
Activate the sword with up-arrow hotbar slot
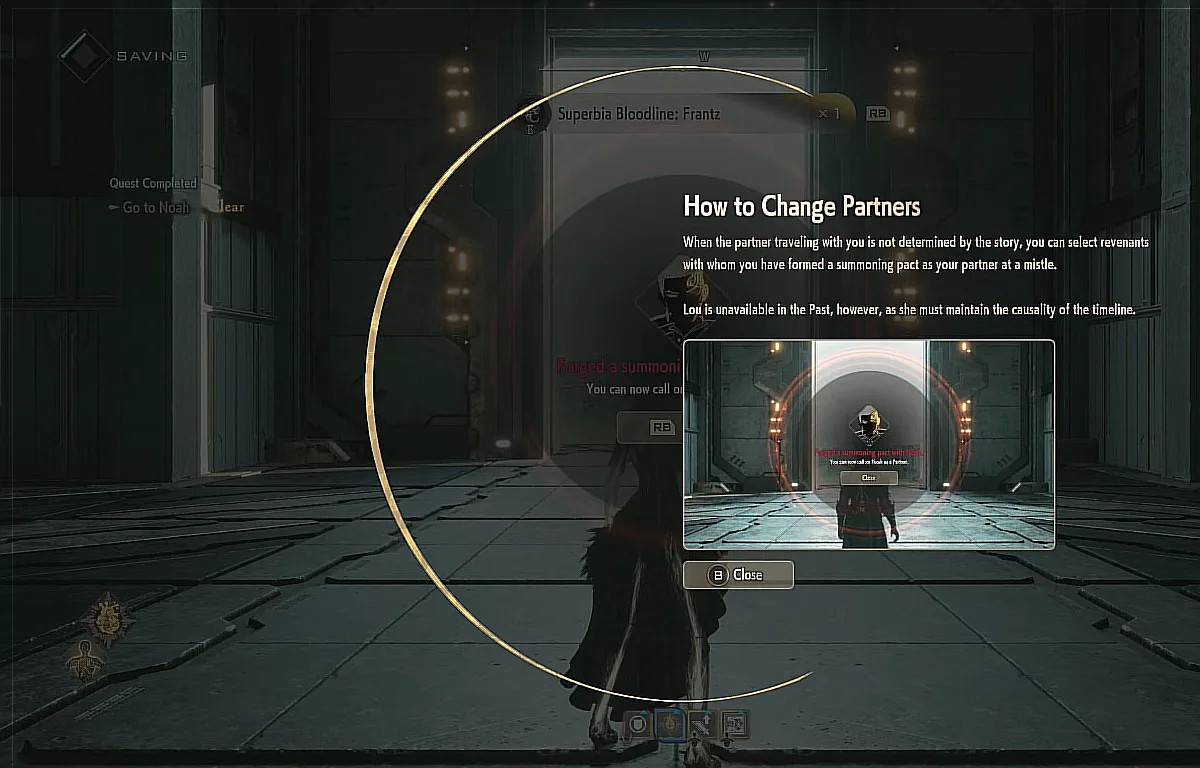click(x=702, y=723)
